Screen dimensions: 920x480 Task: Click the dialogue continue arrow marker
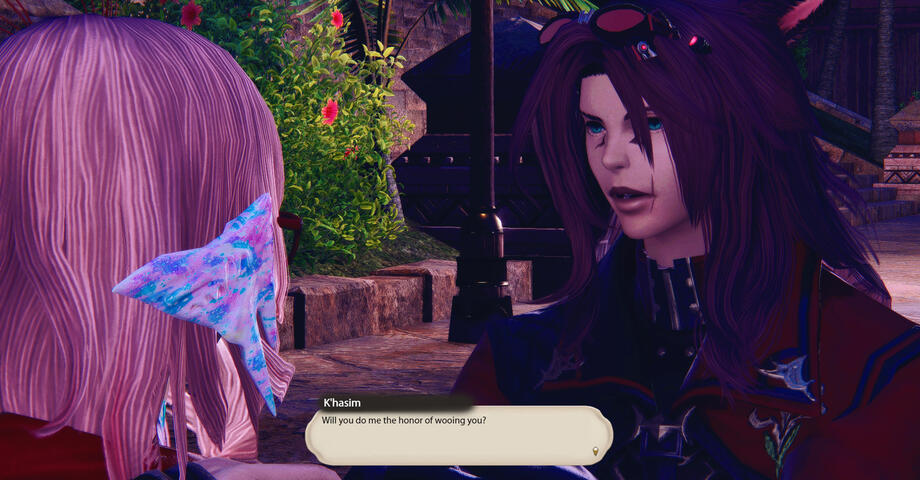(597, 452)
